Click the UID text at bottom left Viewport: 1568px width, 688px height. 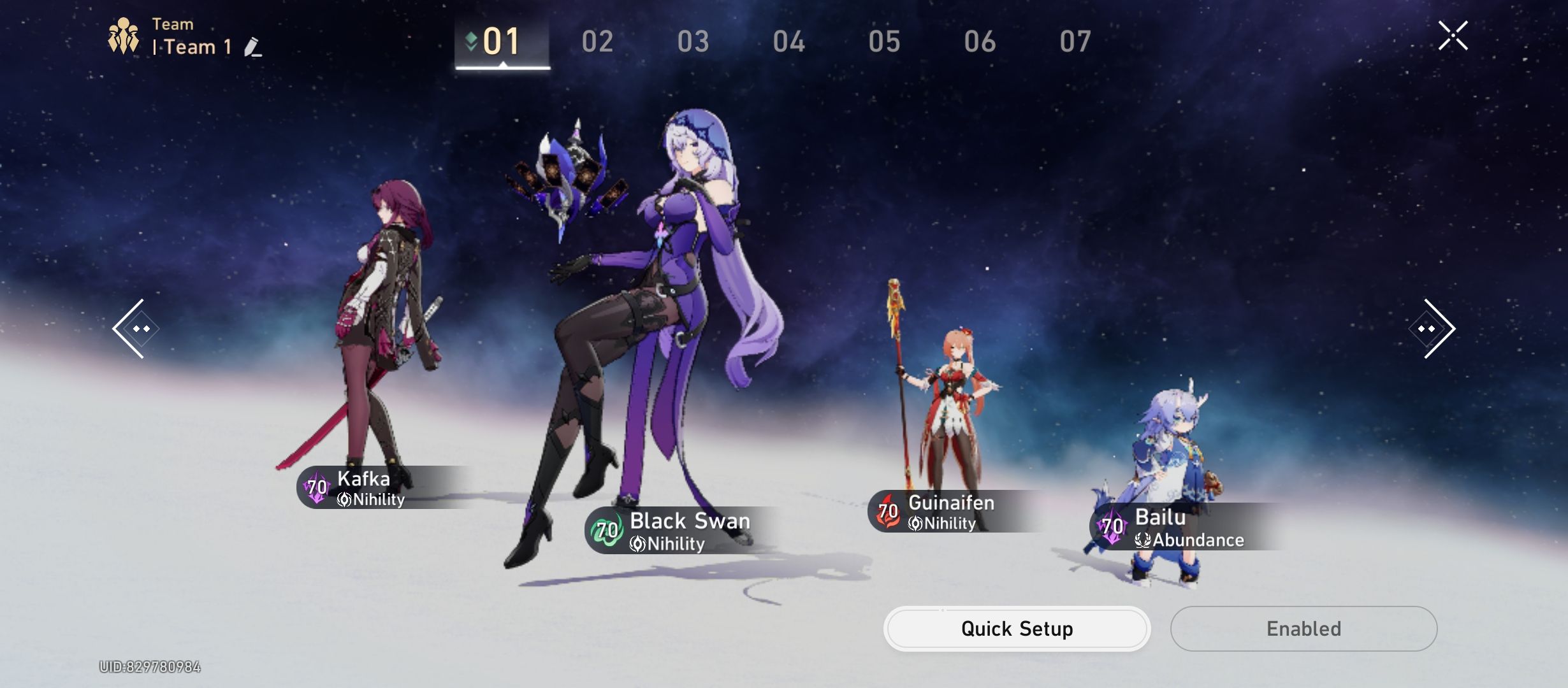[150, 666]
